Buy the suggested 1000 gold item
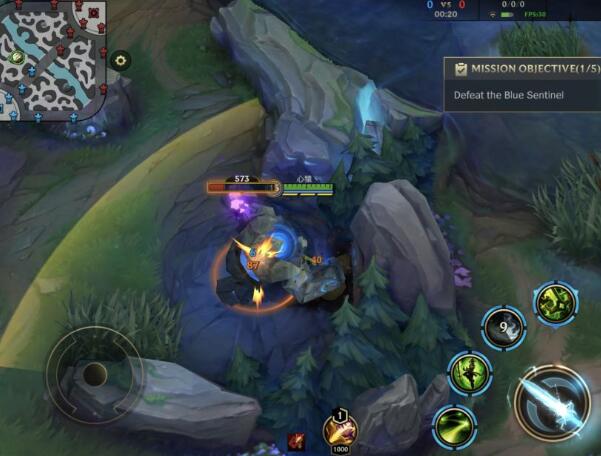The image size is (601, 456). [340, 430]
